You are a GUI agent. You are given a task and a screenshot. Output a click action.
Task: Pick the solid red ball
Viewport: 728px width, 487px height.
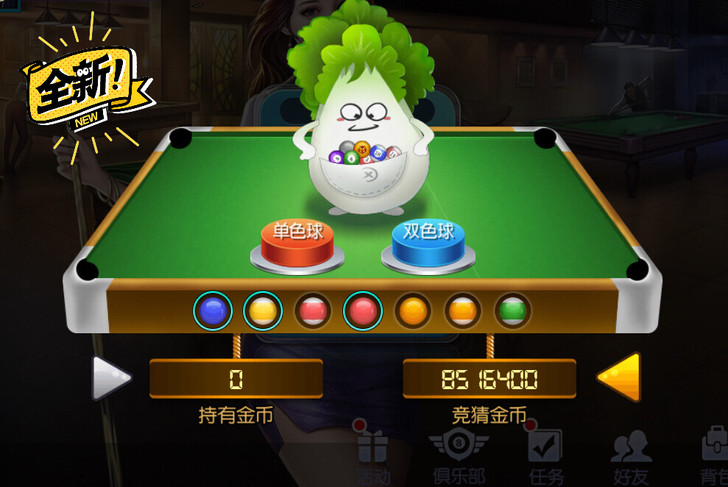coord(362,311)
